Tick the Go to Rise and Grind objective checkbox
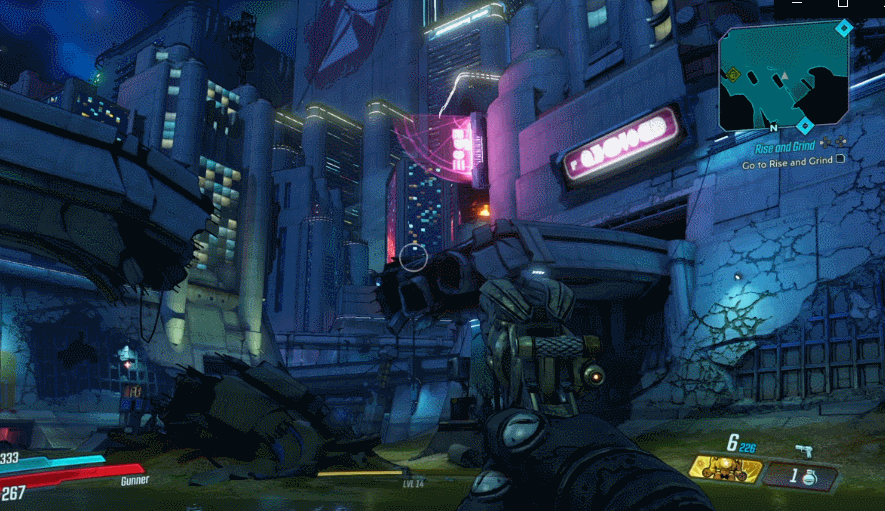The width and height of the screenshot is (885, 511). coord(840,158)
